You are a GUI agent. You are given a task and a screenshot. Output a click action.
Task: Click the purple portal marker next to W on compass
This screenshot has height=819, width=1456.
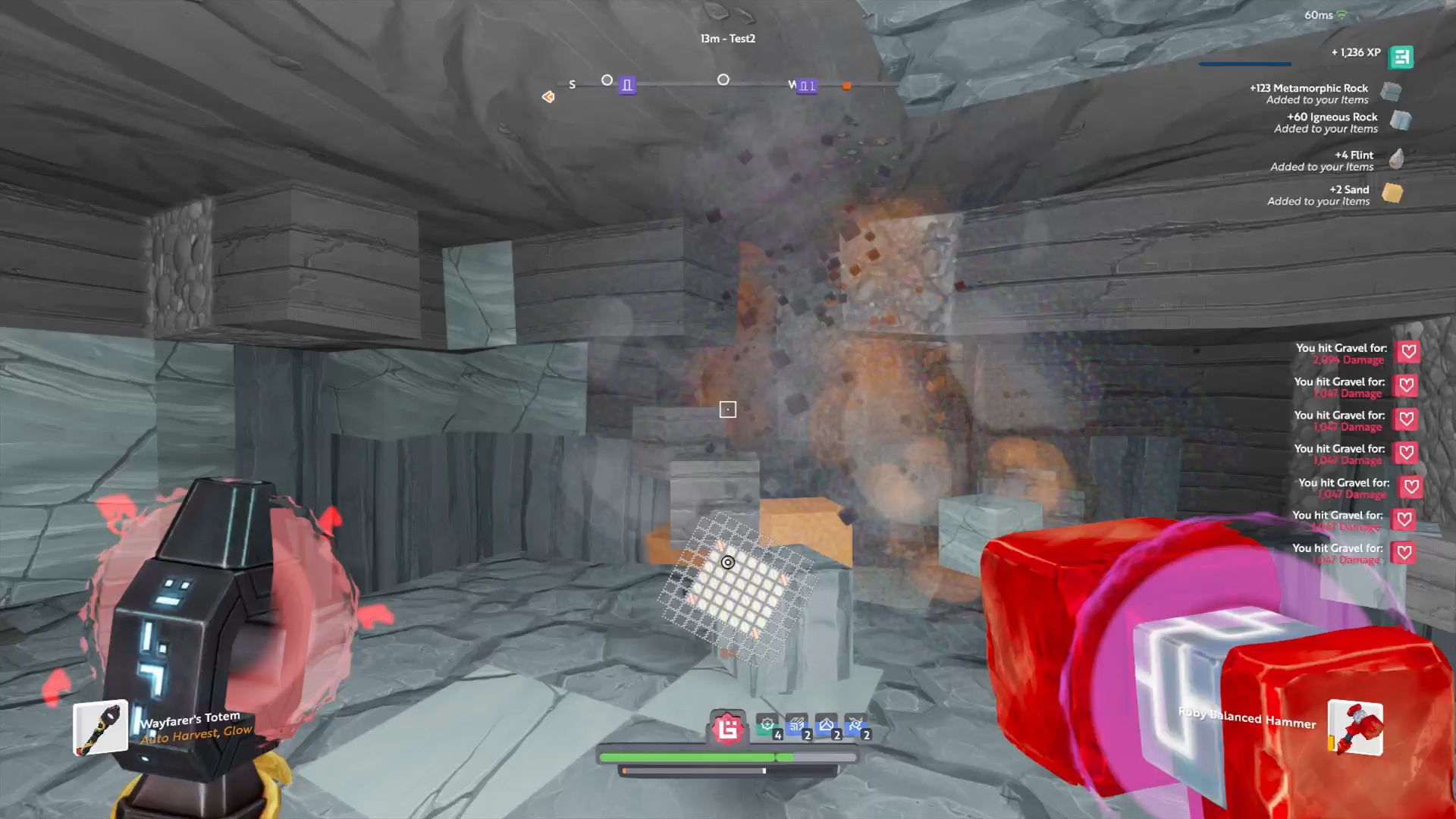[808, 86]
